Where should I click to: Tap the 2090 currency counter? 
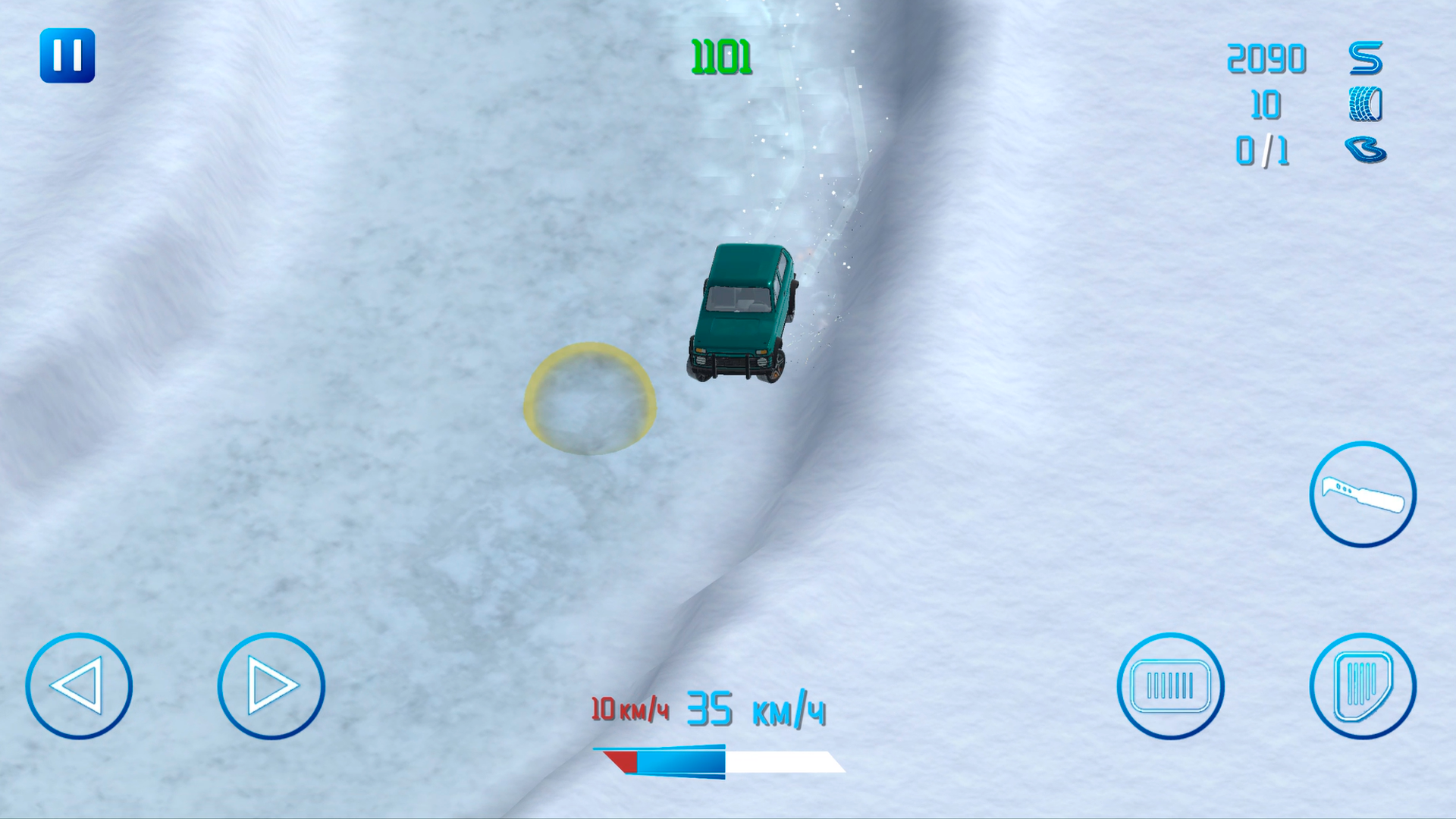(x=1266, y=59)
